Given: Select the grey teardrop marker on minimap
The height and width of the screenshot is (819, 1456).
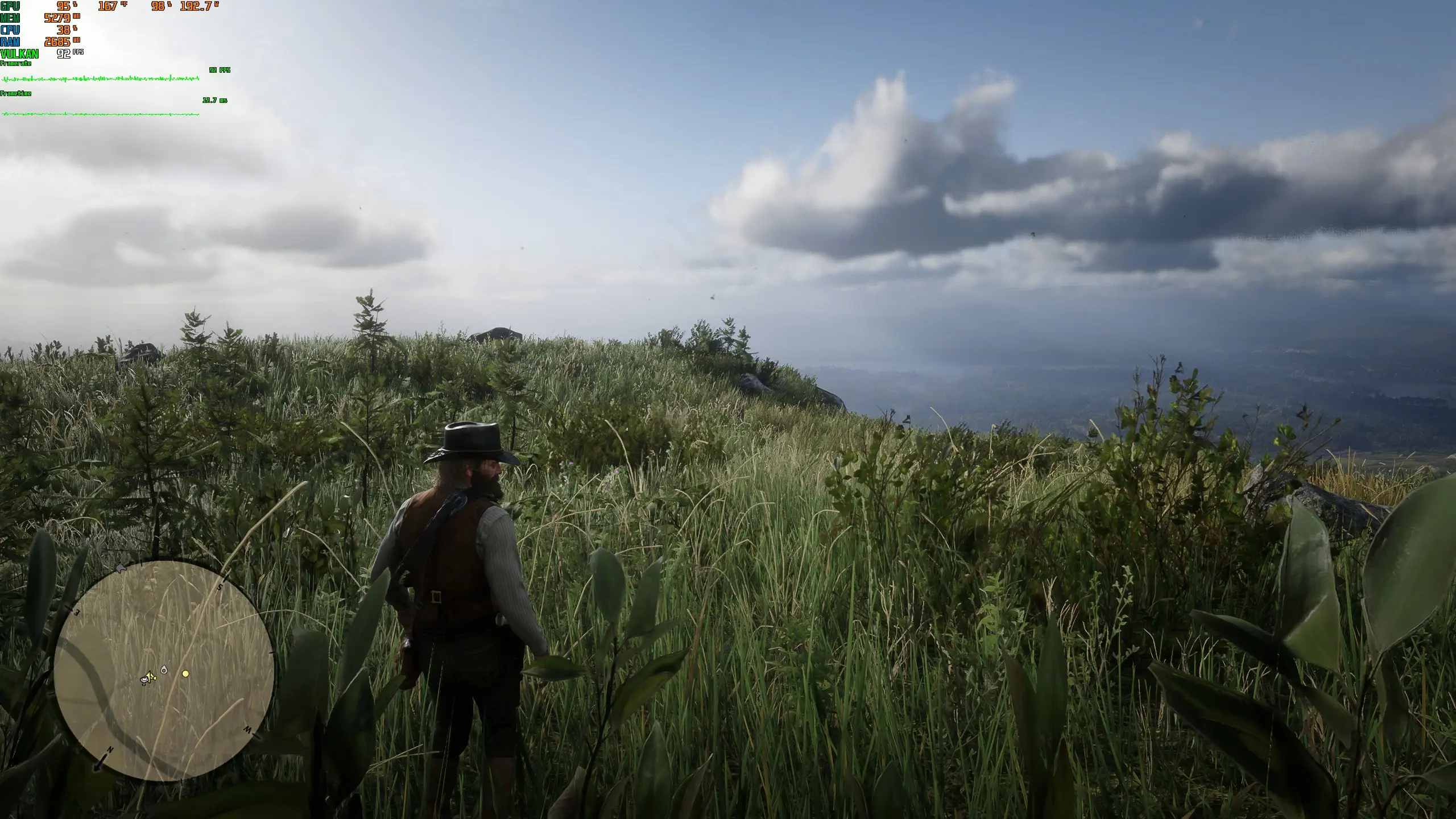Looking at the screenshot, I should coord(164,670).
